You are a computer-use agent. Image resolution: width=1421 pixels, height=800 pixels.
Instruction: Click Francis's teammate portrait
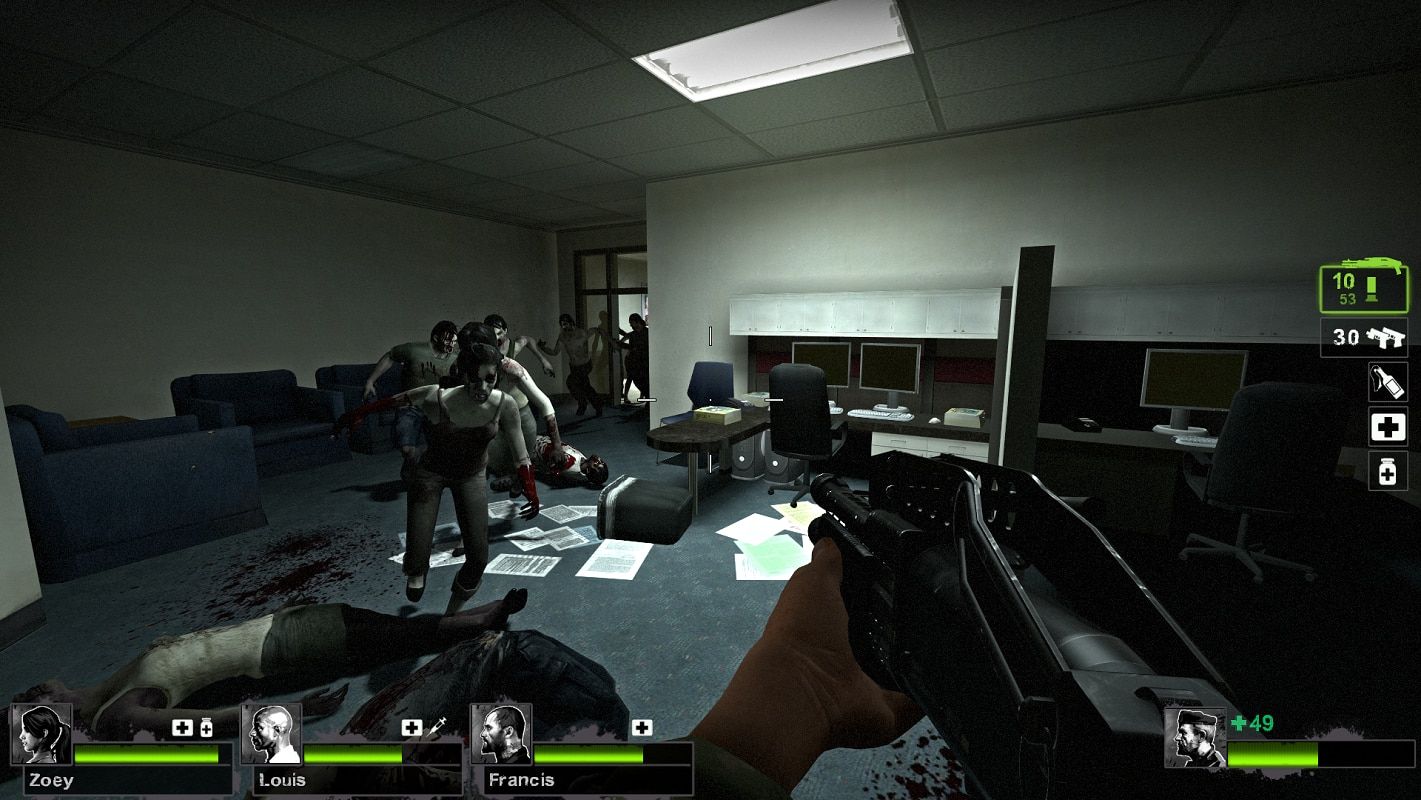[501, 734]
